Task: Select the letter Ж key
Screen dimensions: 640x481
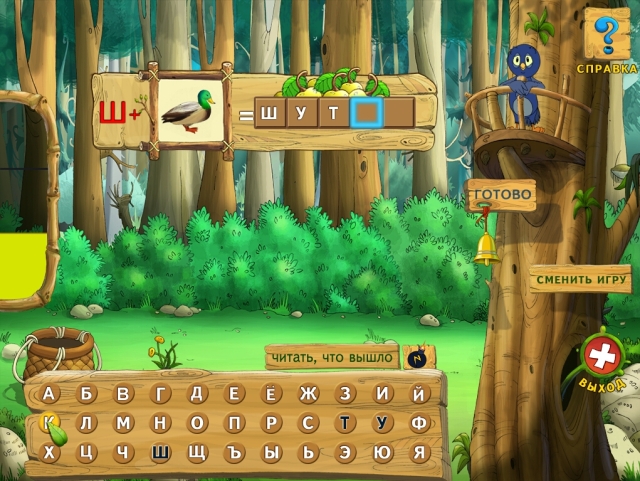Action: 308,394
